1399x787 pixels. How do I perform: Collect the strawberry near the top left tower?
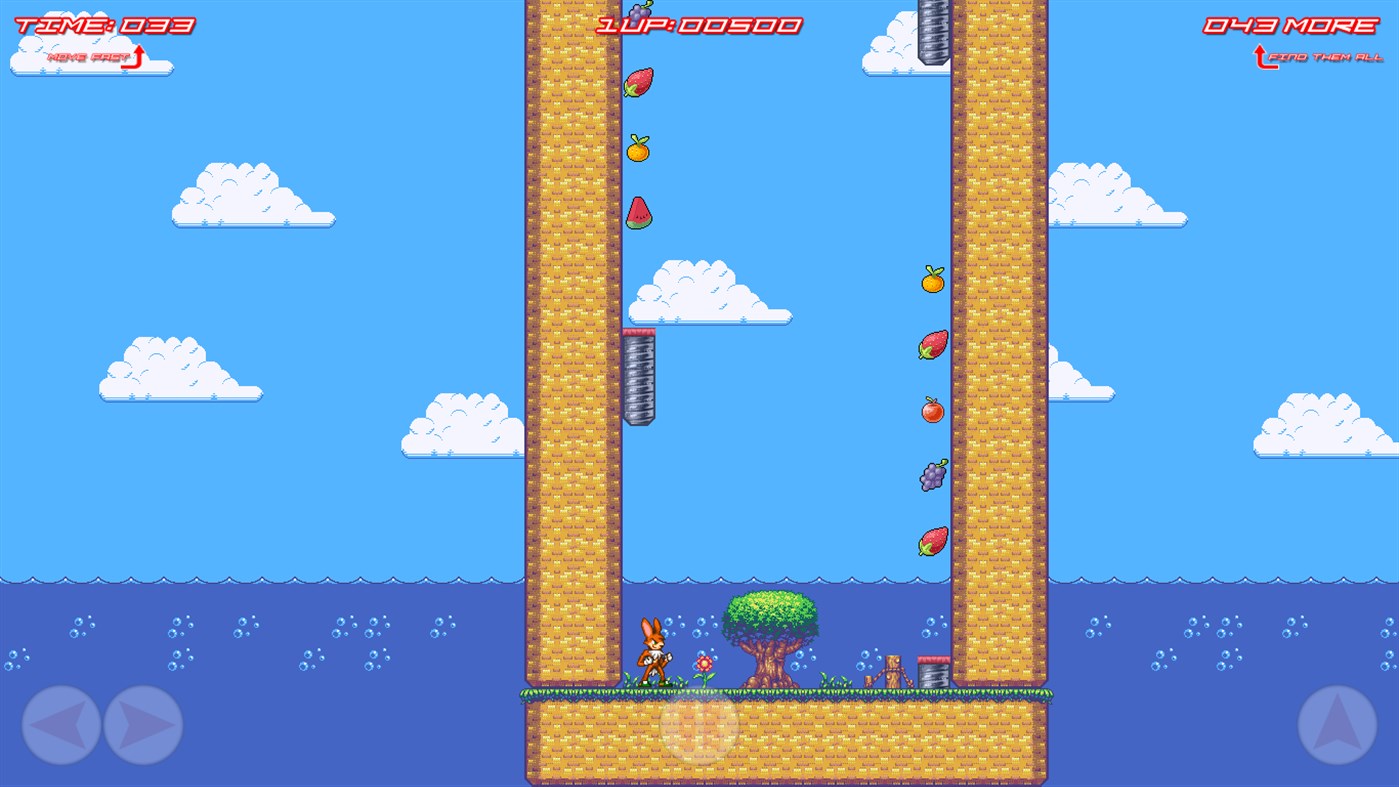640,82
